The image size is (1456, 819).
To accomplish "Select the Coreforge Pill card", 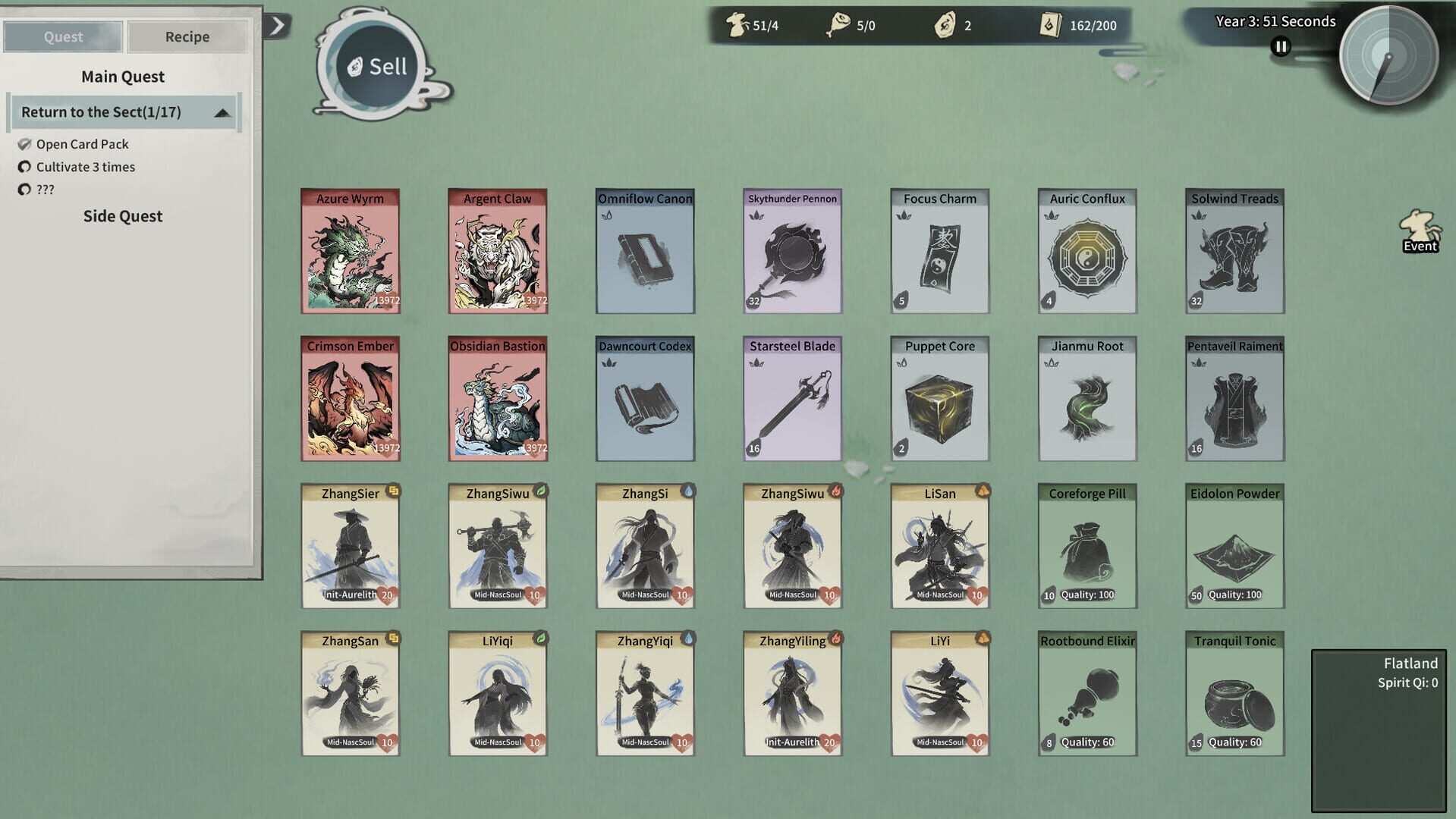I will point(1086,546).
